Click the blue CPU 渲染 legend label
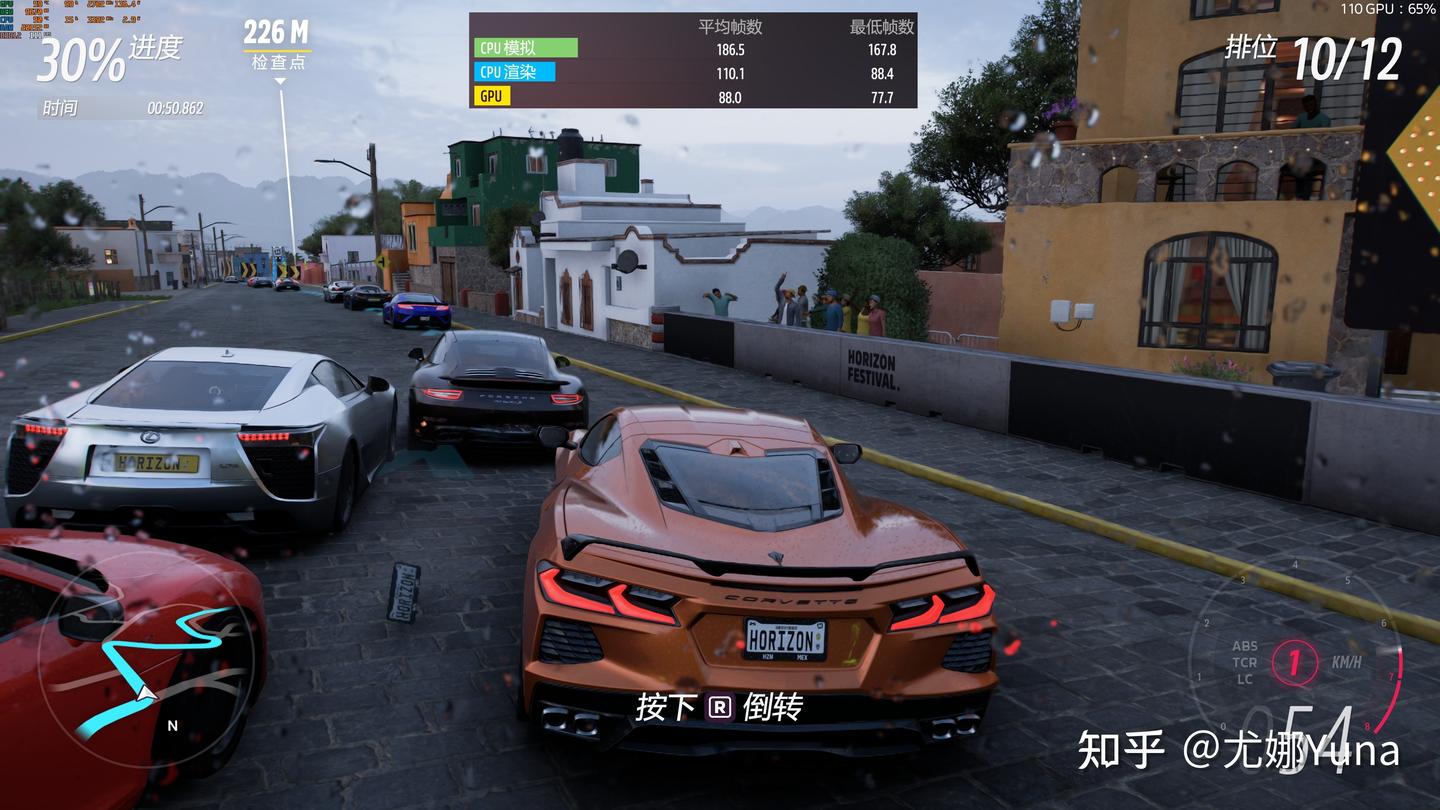The image size is (1440, 810). pos(514,72)
